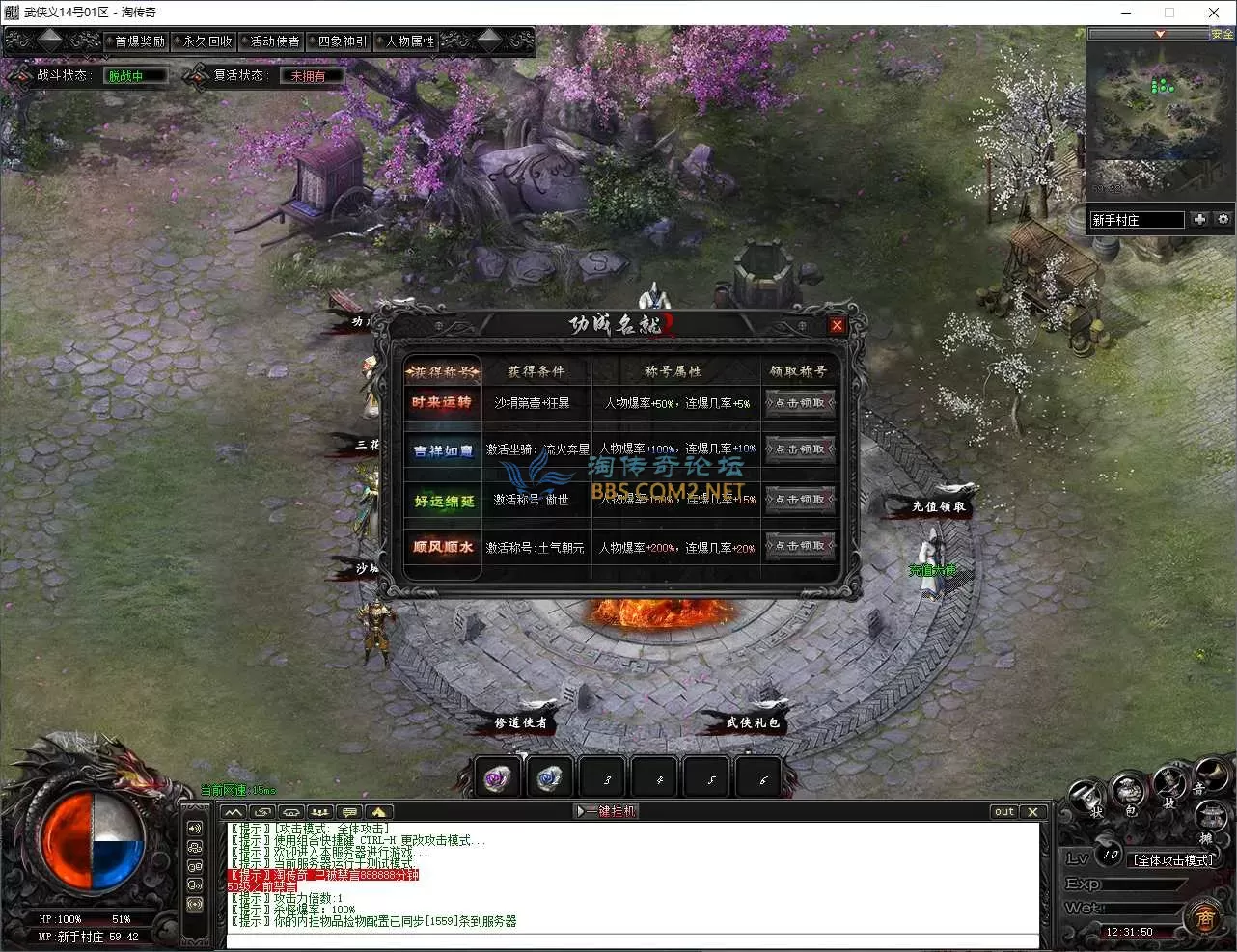Claim the 顺风顺水 title
The width and height of the screenshot is (1237, 952).
(x=800, y=546)
